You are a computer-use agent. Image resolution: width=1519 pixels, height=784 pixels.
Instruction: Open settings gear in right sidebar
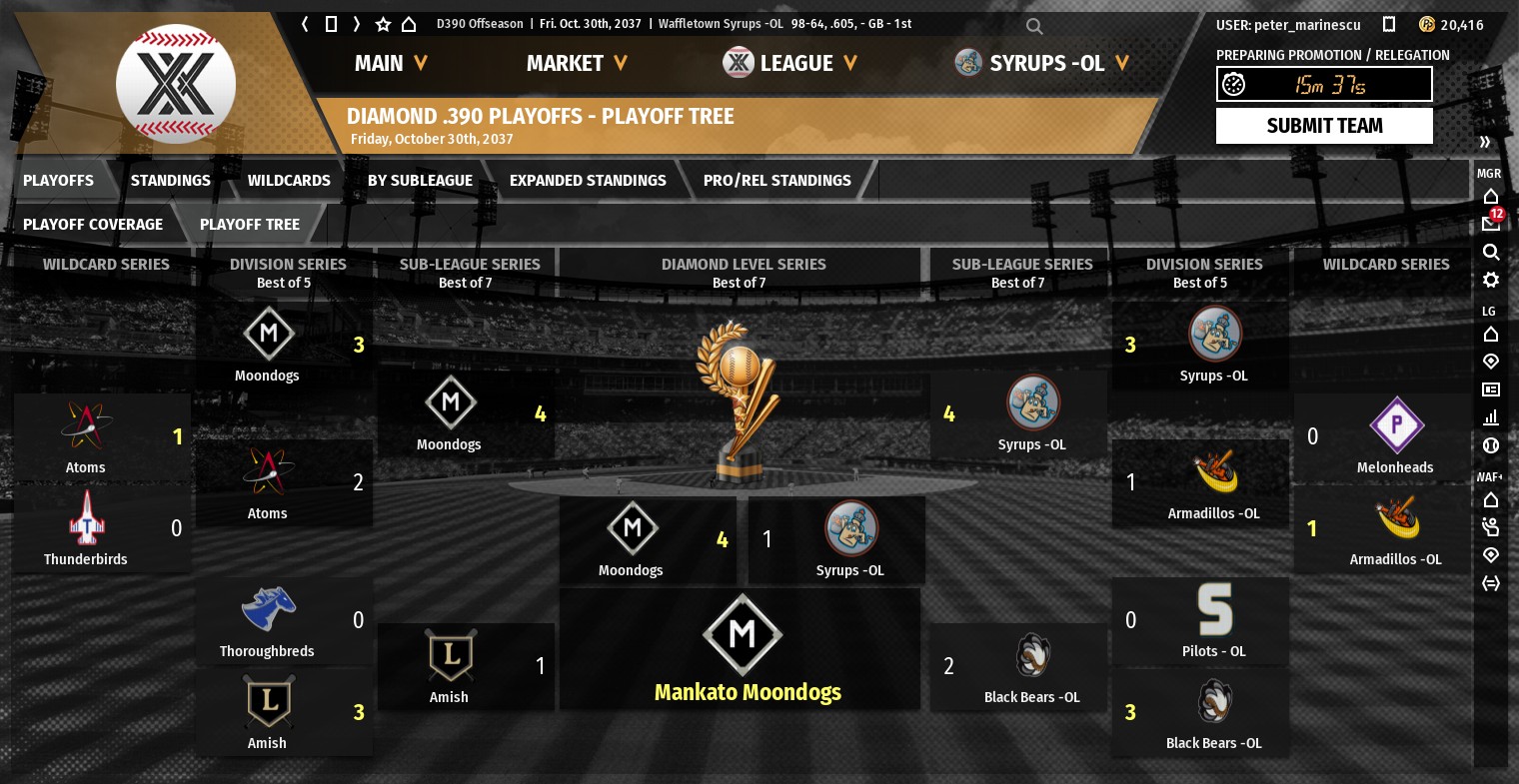pyautogui.click(x=1491, y=280)
